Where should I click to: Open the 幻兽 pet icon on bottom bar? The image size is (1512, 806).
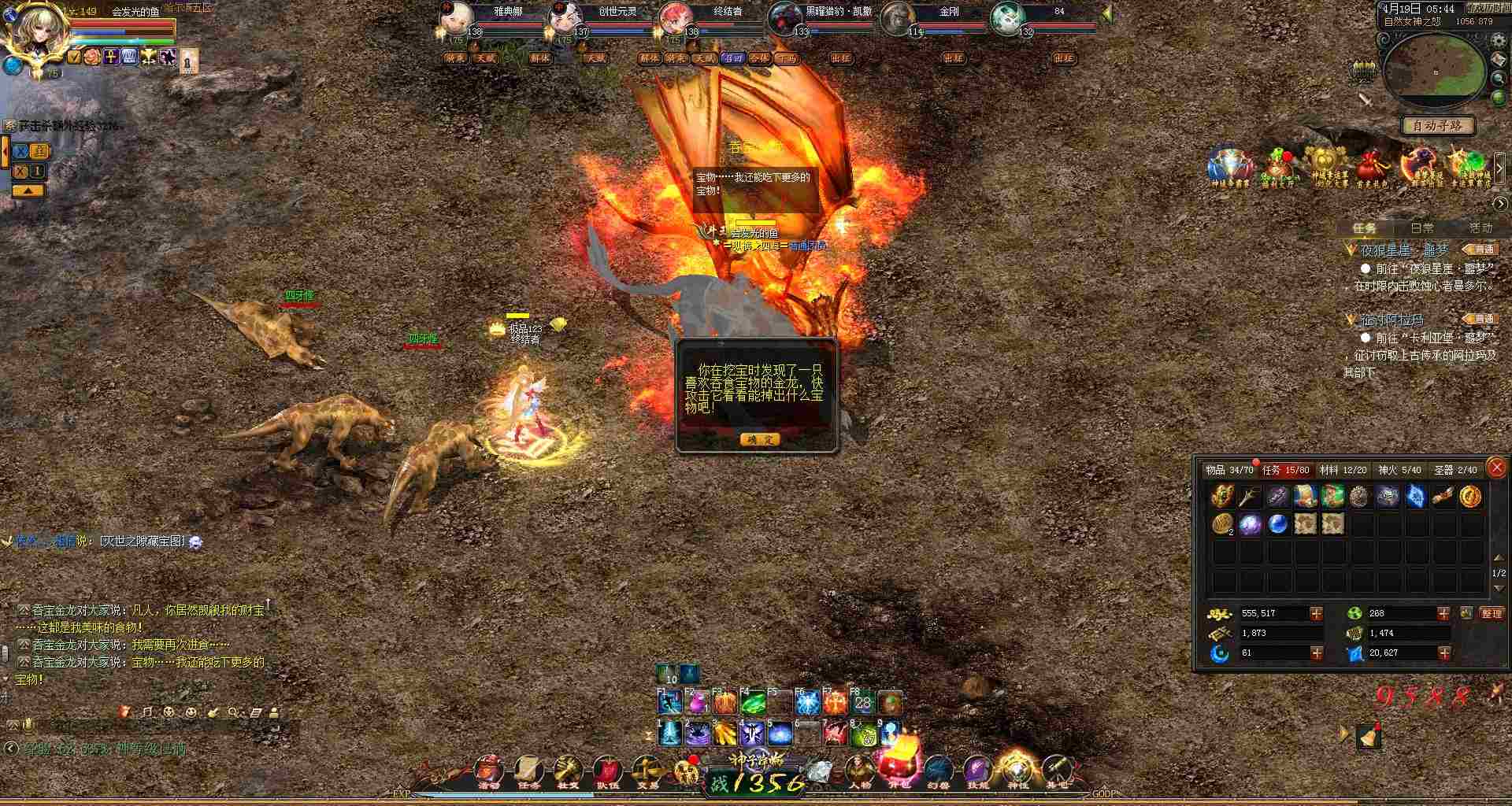pos(937,772)
